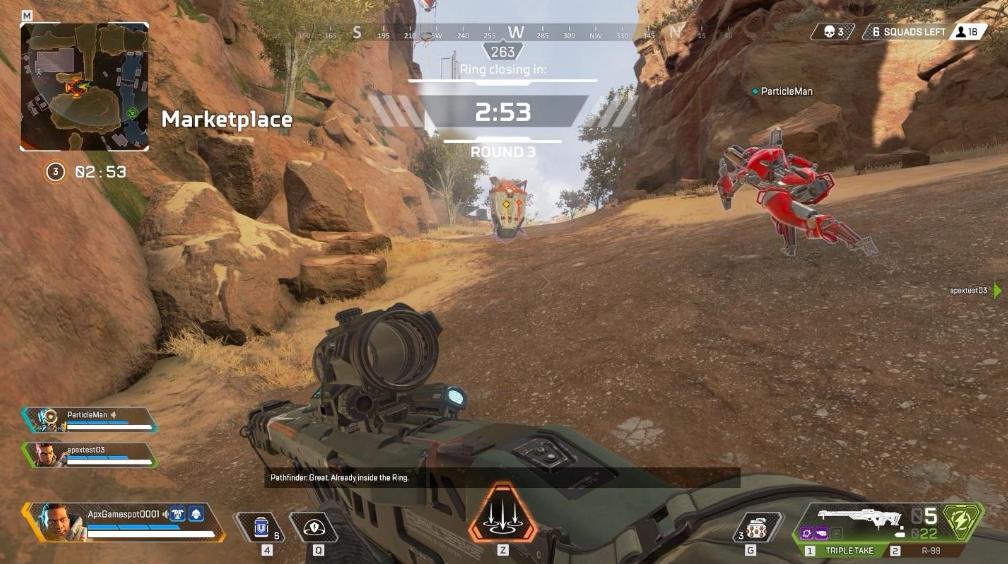Screen dimensions: 1008x564
Task: Switch to the R-99 weapon slot
Action: click(x=921, y=550)
